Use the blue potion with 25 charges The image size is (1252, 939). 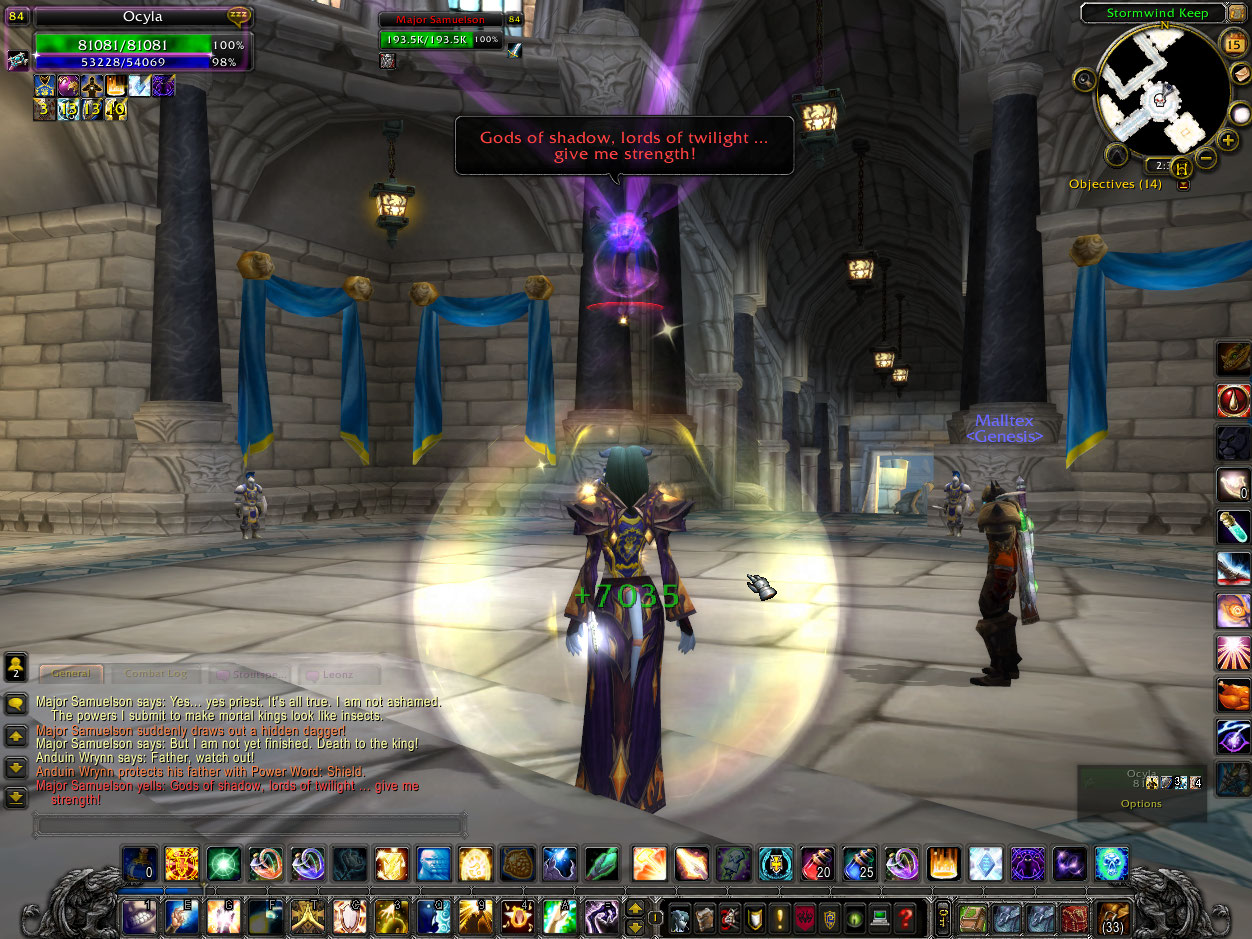(x=859, y=863)
